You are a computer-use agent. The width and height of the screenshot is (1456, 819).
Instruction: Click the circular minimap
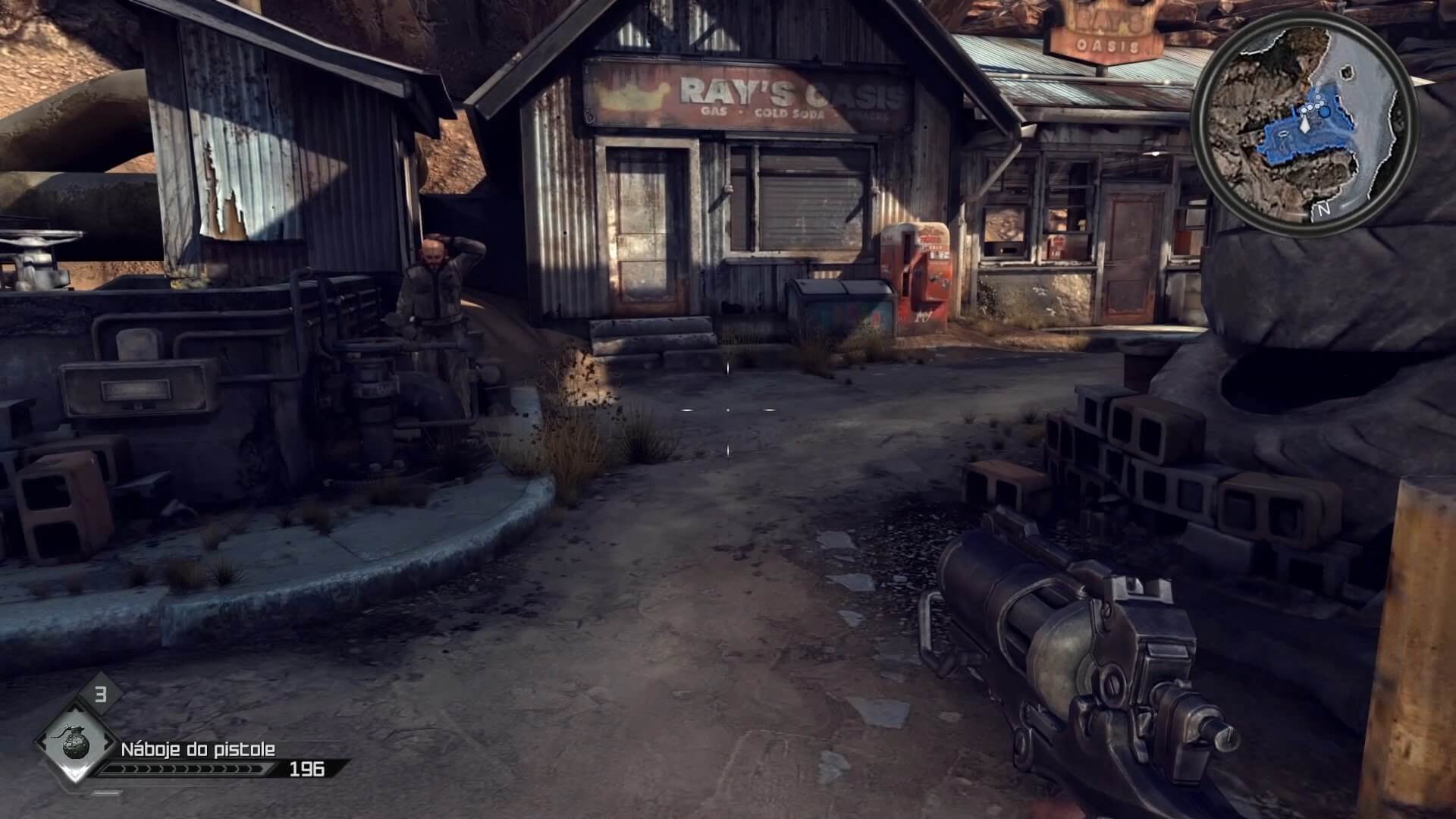click(x=1304, y=121)
